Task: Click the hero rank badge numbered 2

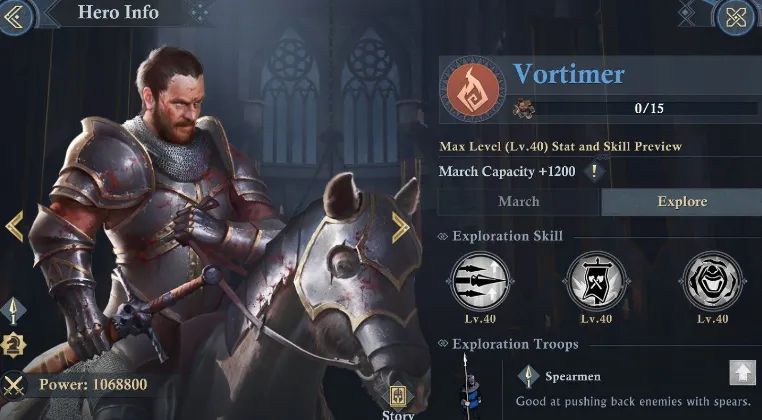Action: click(14, 345)
